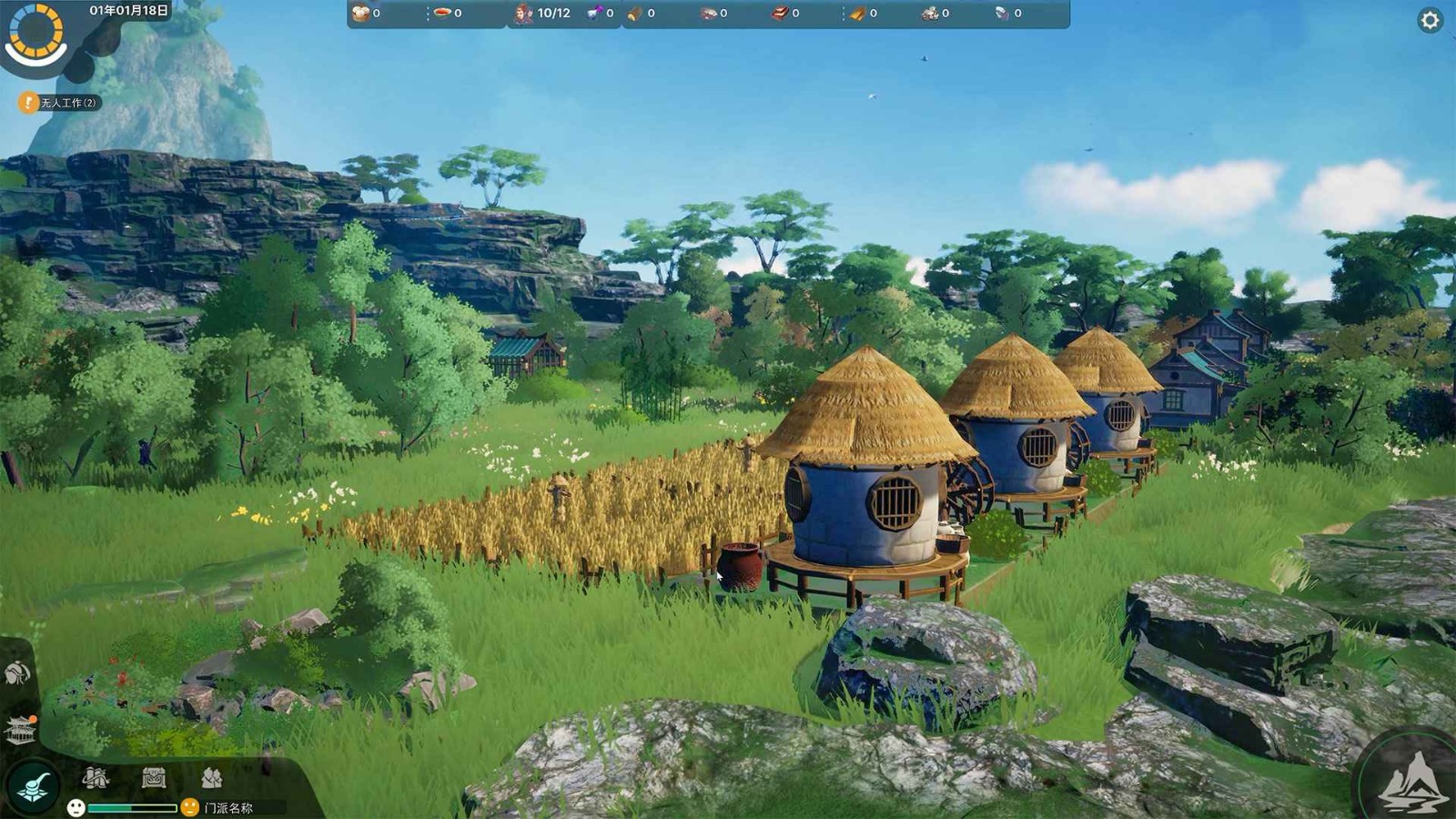
Task: Click the peach icon on left sidebar
Action: [17, 673]
